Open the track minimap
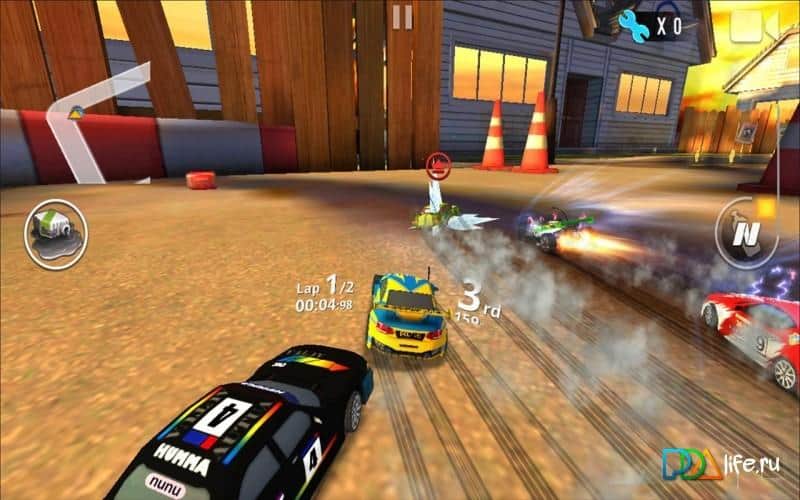The width and height of the screenshot is (800, 500). pyautogui.click(x=95, y=120)
